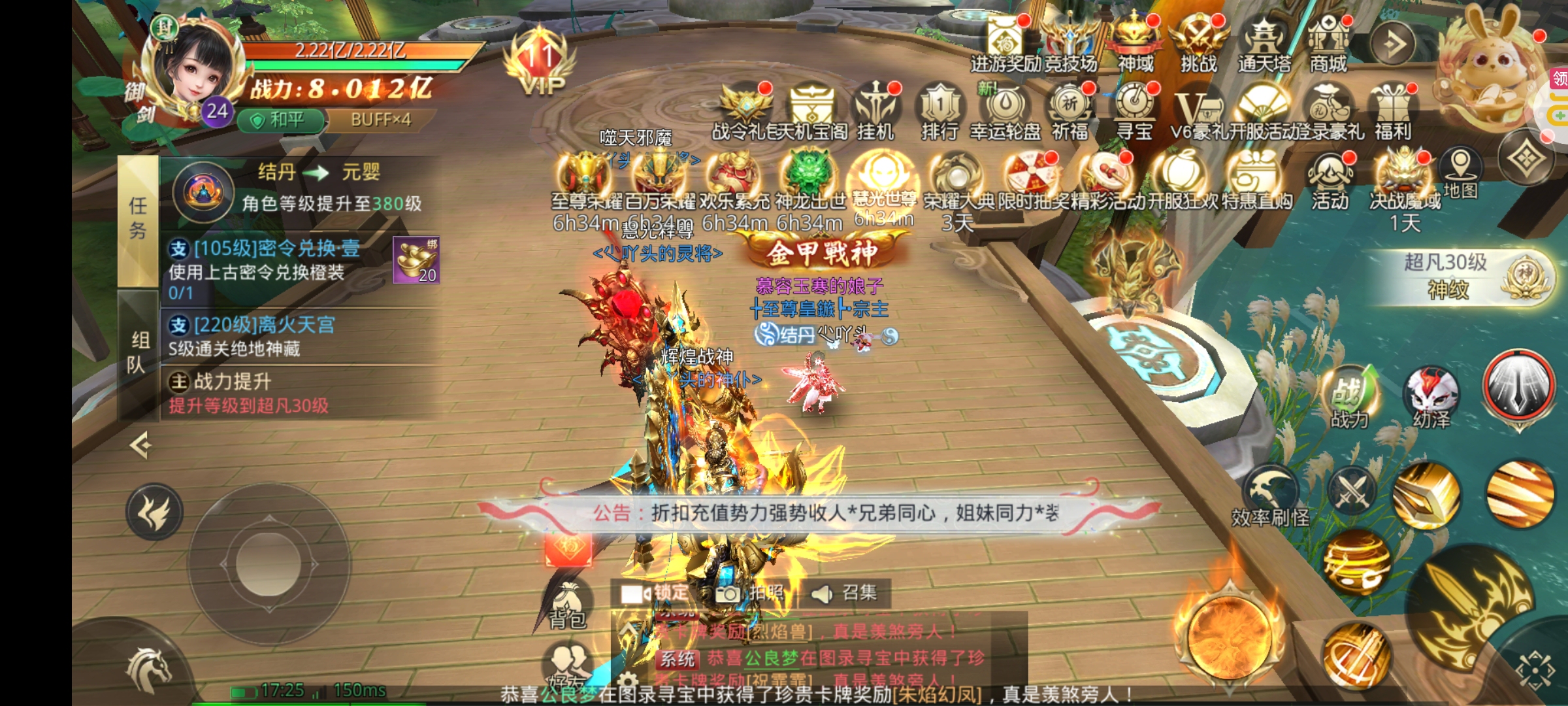Collapse the quest panel with the arrow

click(140, 446)
